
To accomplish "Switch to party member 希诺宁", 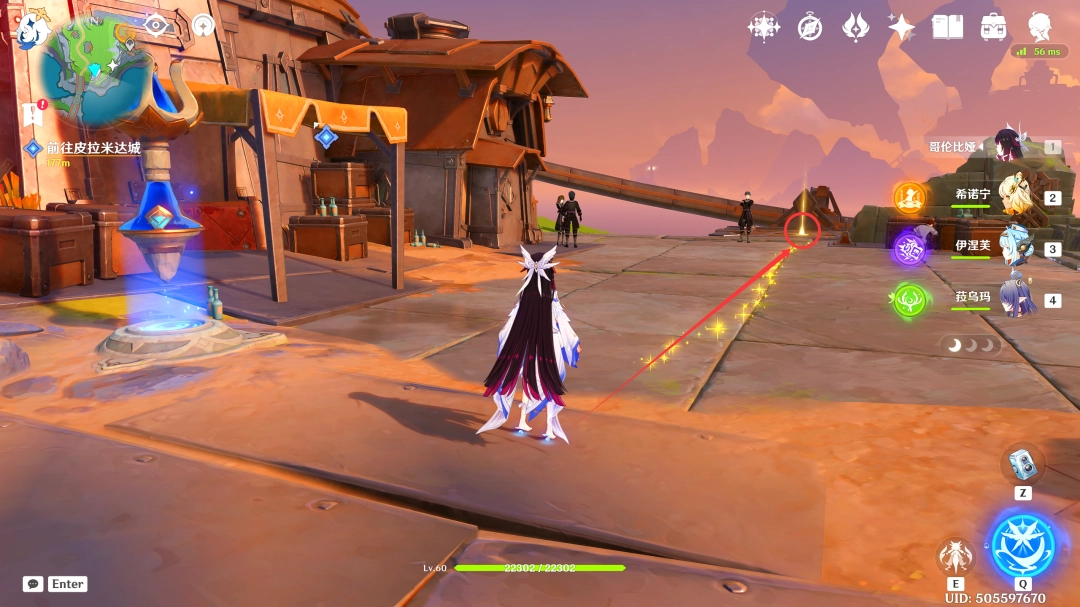I will click(1015, 196).
